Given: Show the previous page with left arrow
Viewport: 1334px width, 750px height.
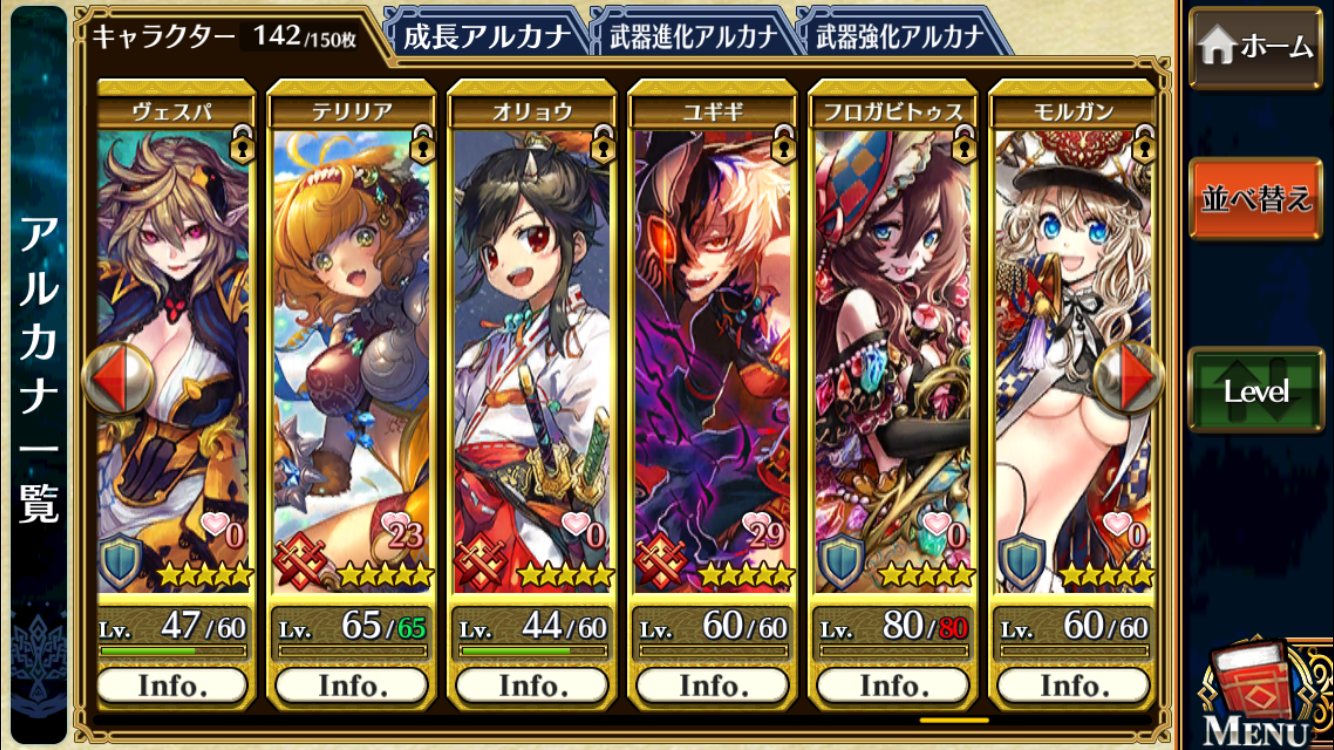Looking at the screenshot, I should (118, 379).
